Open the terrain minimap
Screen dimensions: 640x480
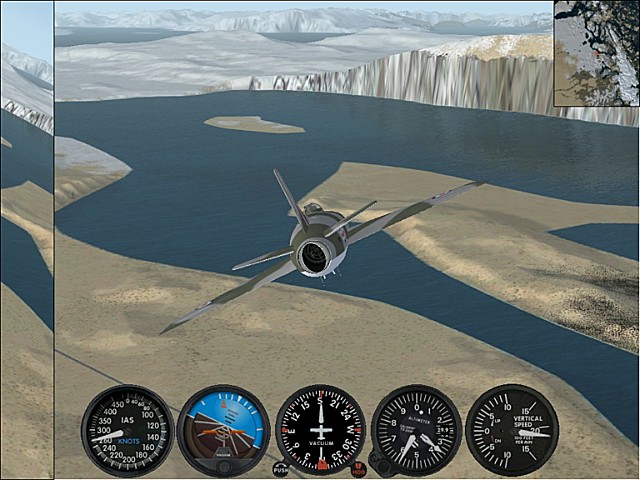[x=597, y=52]
